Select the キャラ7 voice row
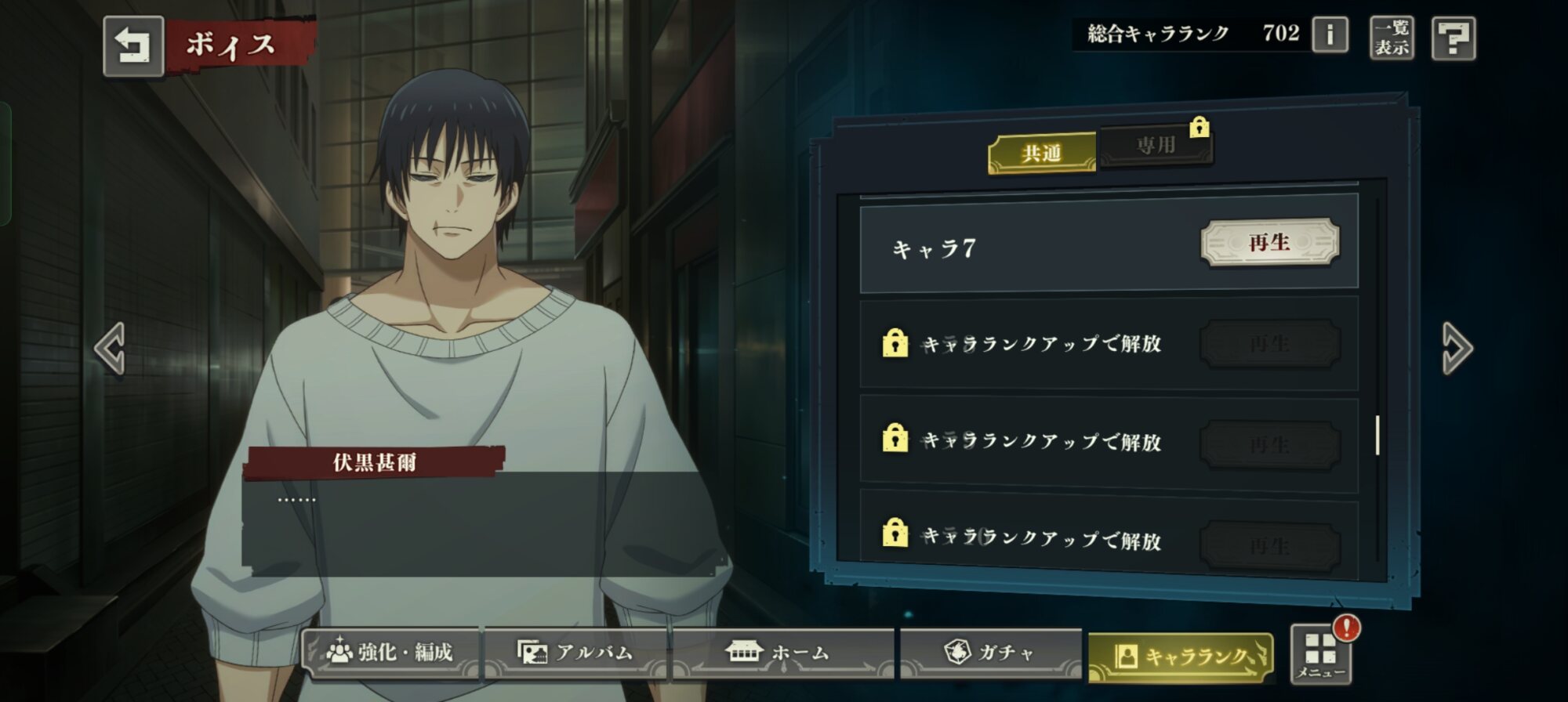 pyautogui.click(x=1019, y=248)
